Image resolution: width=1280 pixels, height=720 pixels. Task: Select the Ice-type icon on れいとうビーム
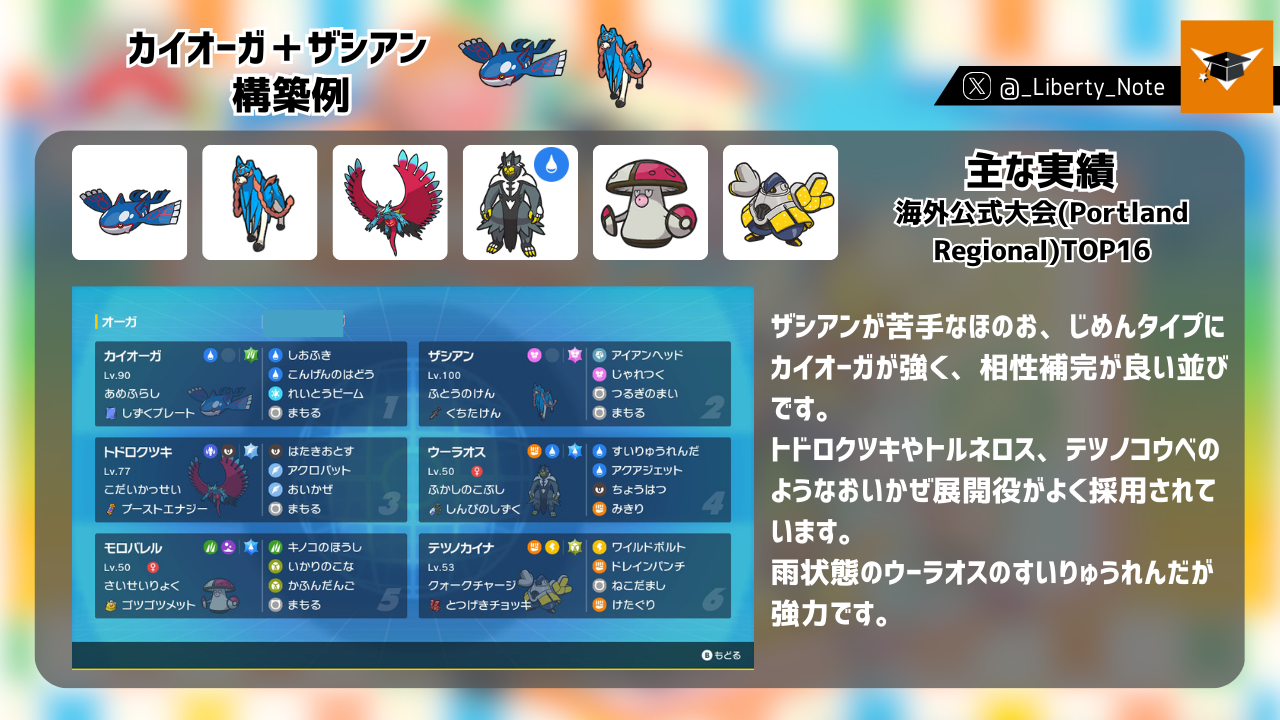pyautogui.click(x=274, y=394)
